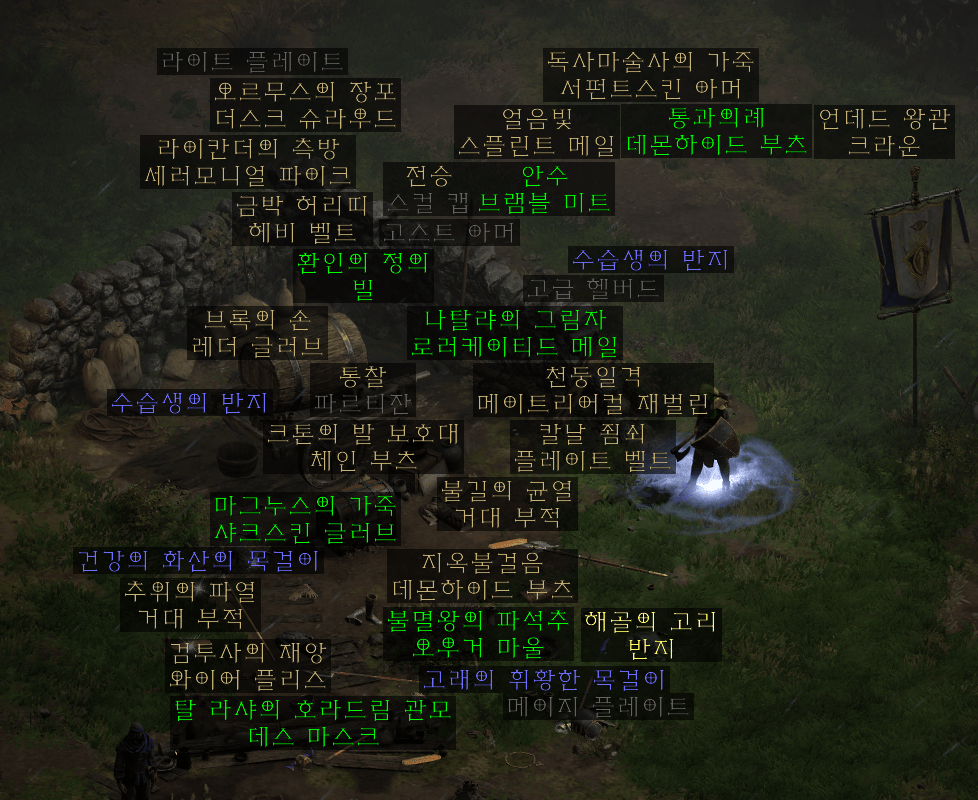Pick up 환인의 정의 빌 set item
Screen dimensions: 978x800
pyautogui.click(x=363, y=276)
